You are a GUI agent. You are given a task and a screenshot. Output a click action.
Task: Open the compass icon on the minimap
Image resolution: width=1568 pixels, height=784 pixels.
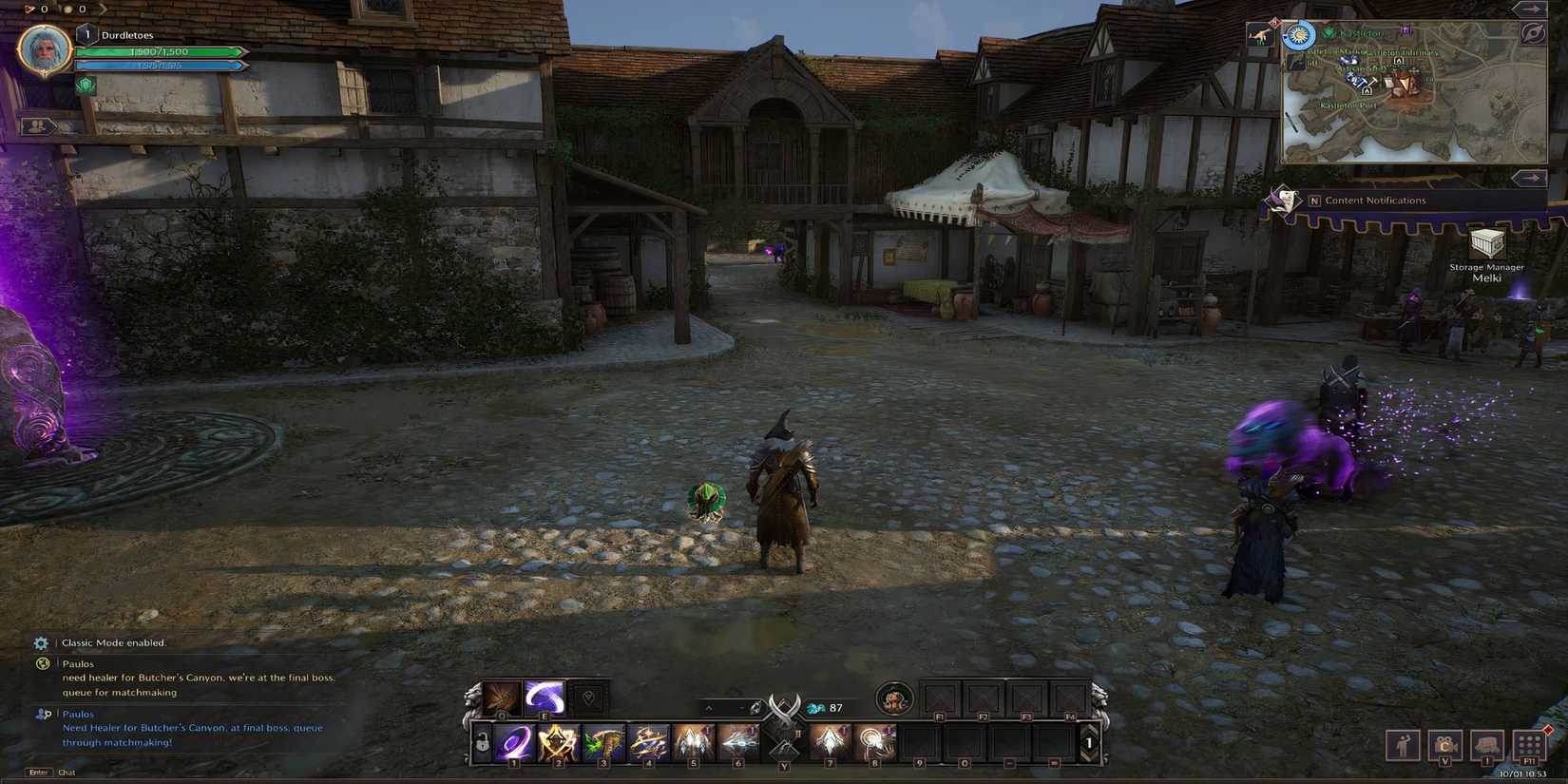[1534, 31]
